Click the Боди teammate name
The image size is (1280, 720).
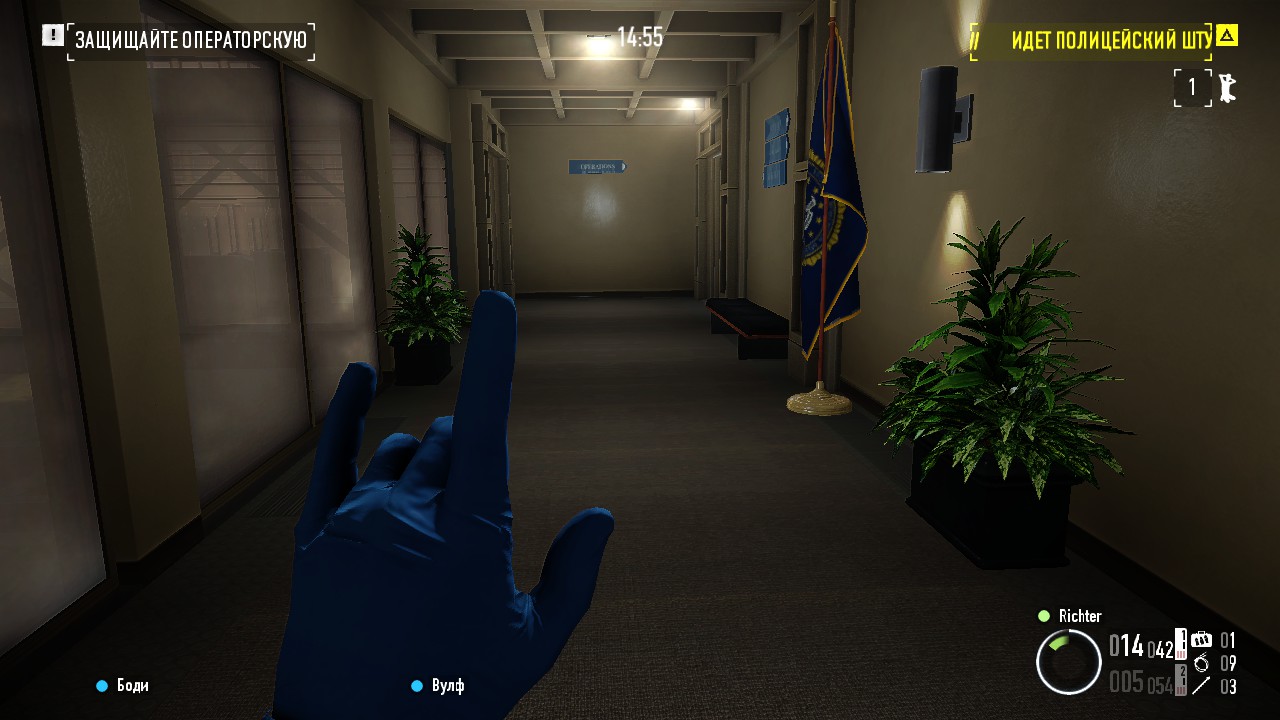tap(131, 686)
